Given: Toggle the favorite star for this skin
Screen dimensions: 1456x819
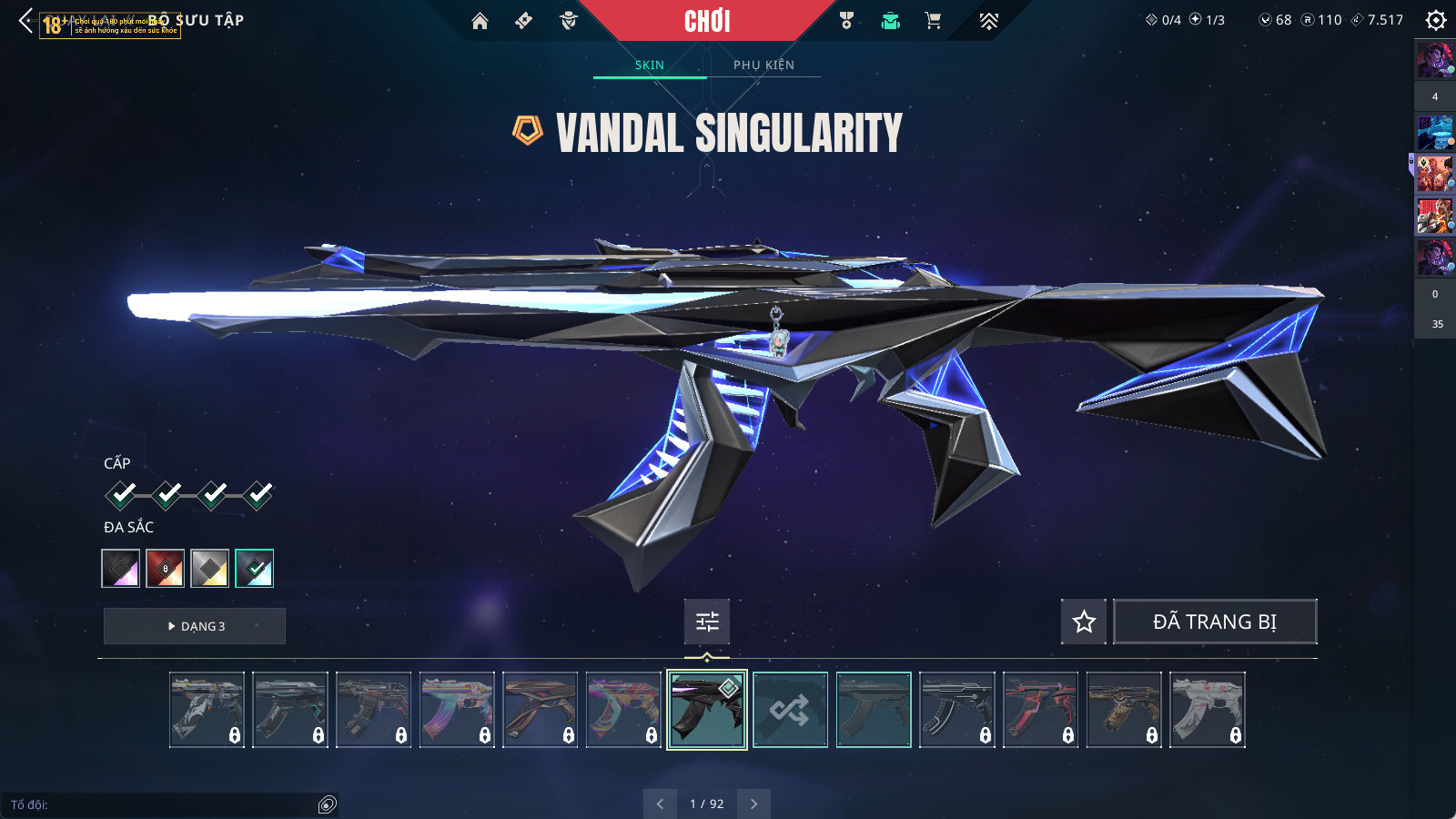Looking at the screenshot, I should pos(1084,622).
